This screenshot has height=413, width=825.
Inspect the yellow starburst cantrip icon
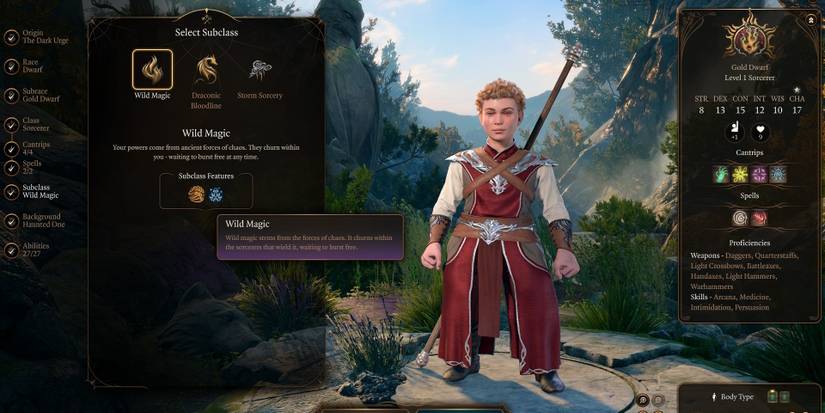point(740,174)
